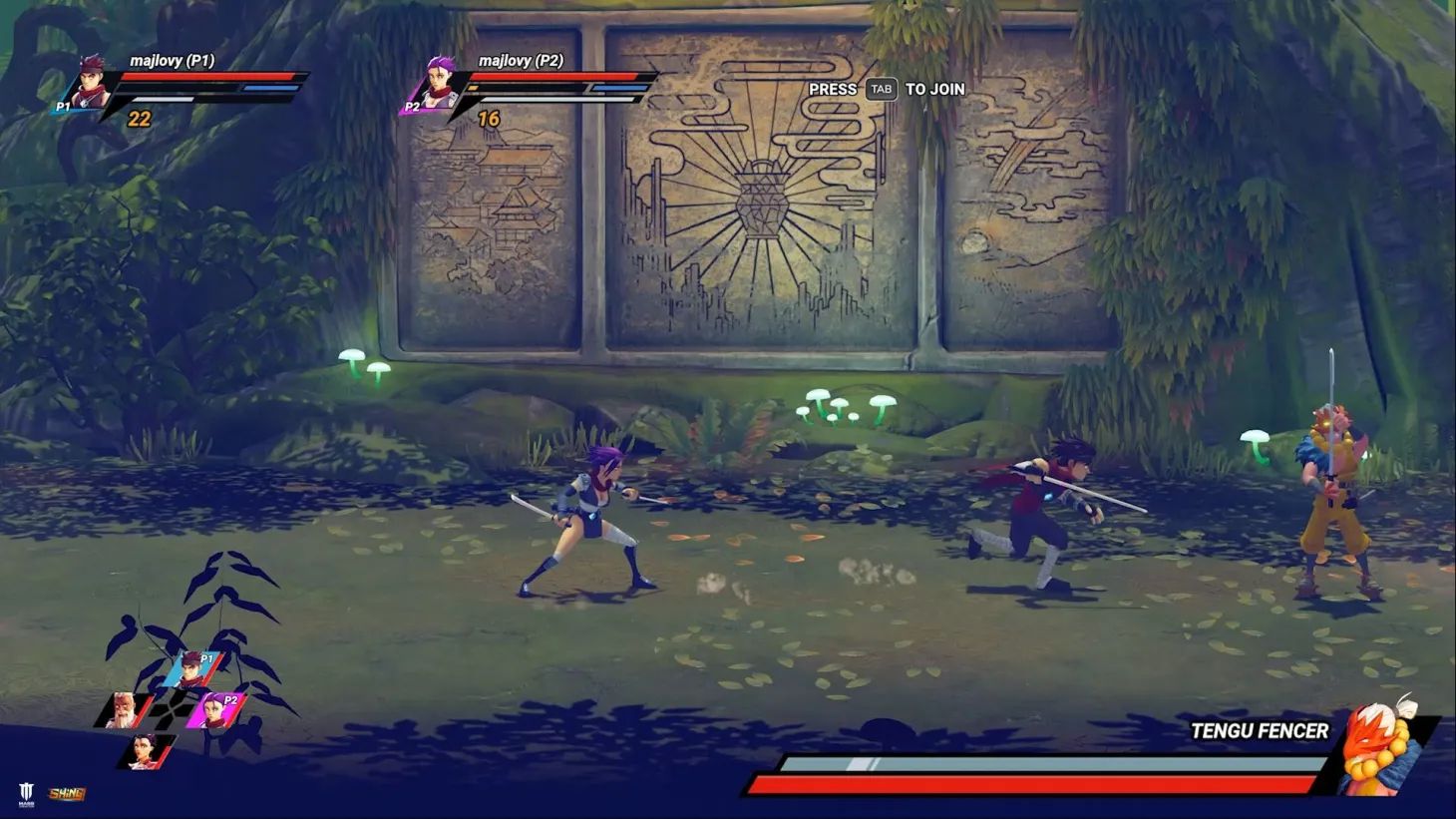1456x819 pixels.
Task: Click the Mass Creation studio logo
Action: [28, 793]
